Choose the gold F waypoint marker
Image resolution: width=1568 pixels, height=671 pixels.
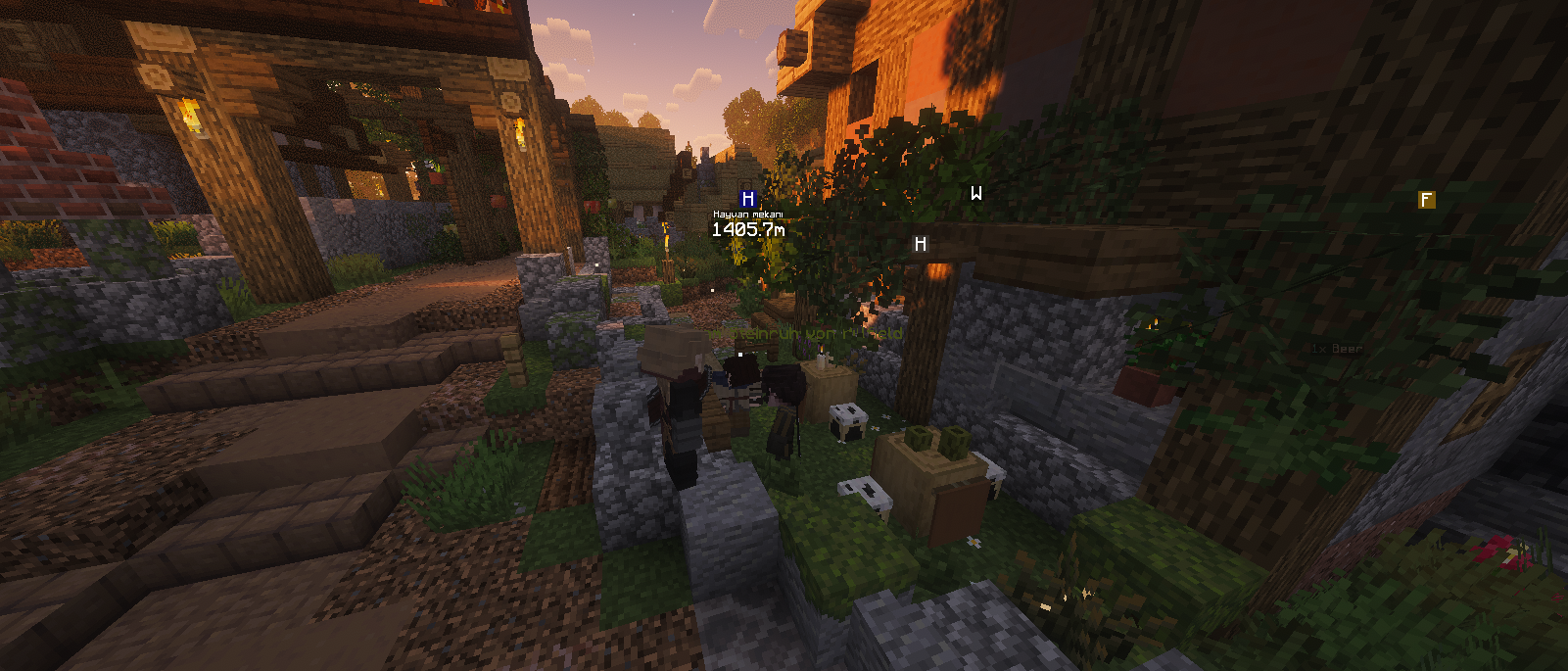pos(1426,200)
